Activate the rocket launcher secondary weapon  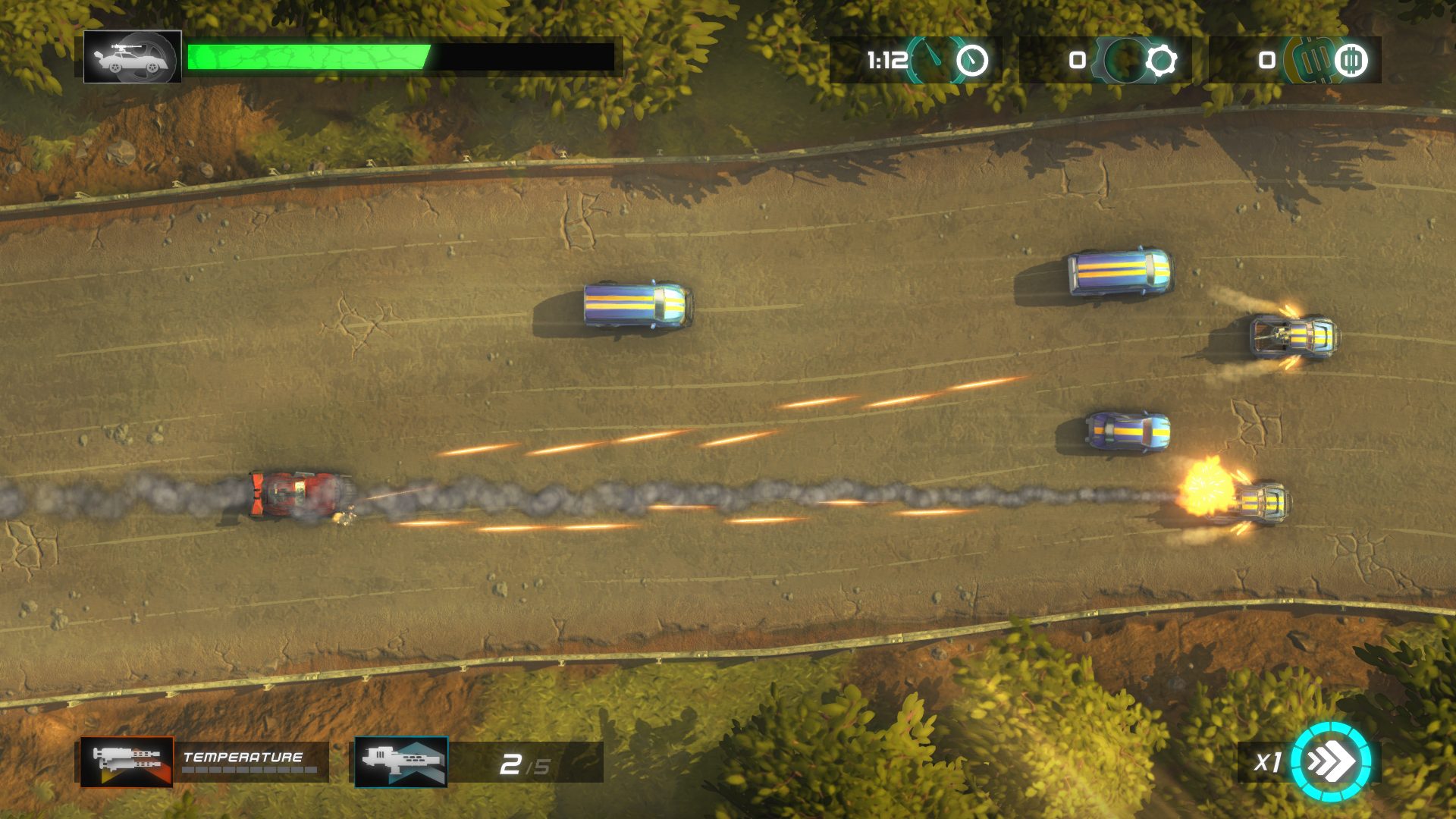coord(401,761)
